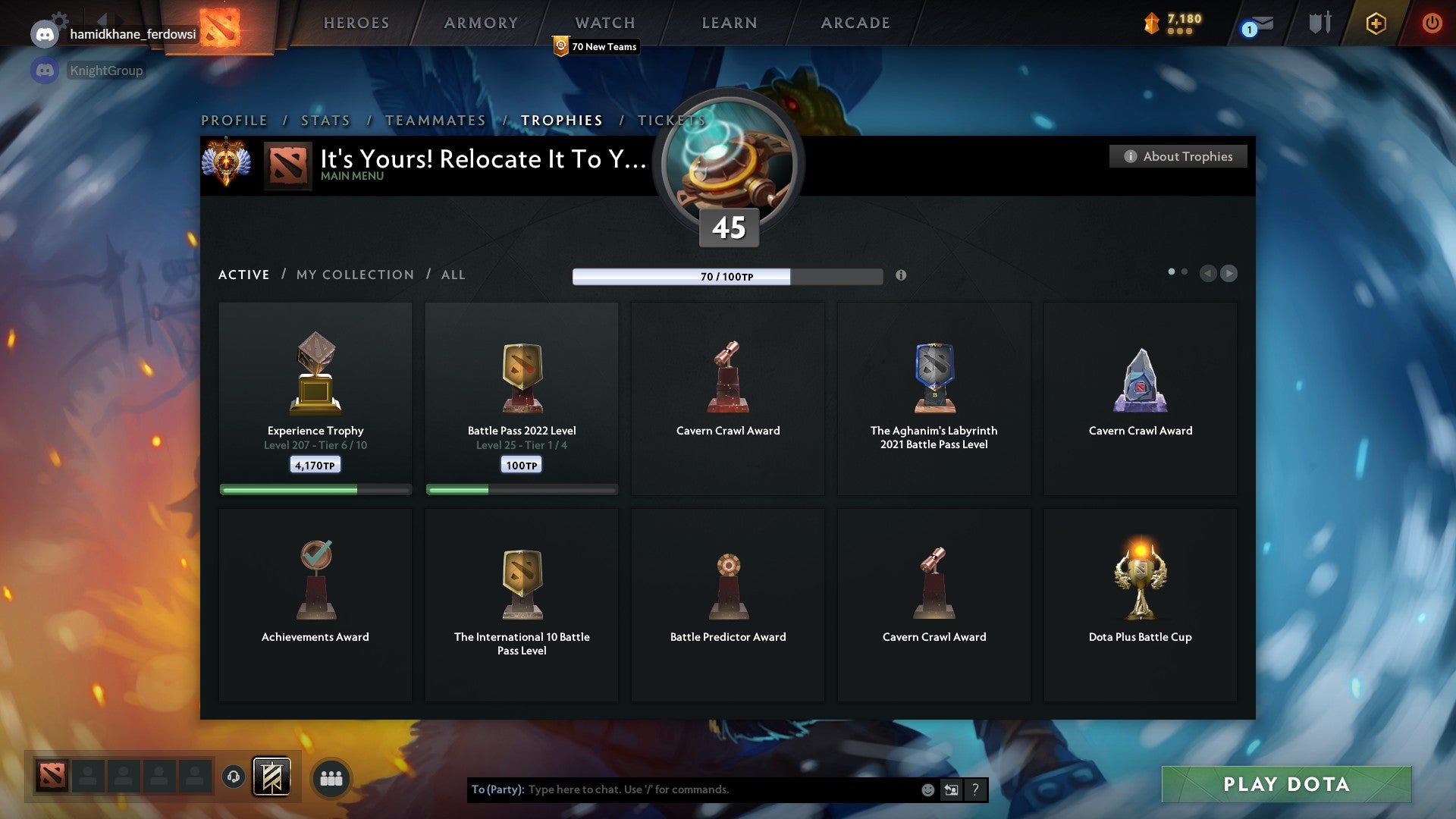Click the guild banner icon near party slots
This screenshot has height=819, width=1456.
pos(271,777)
